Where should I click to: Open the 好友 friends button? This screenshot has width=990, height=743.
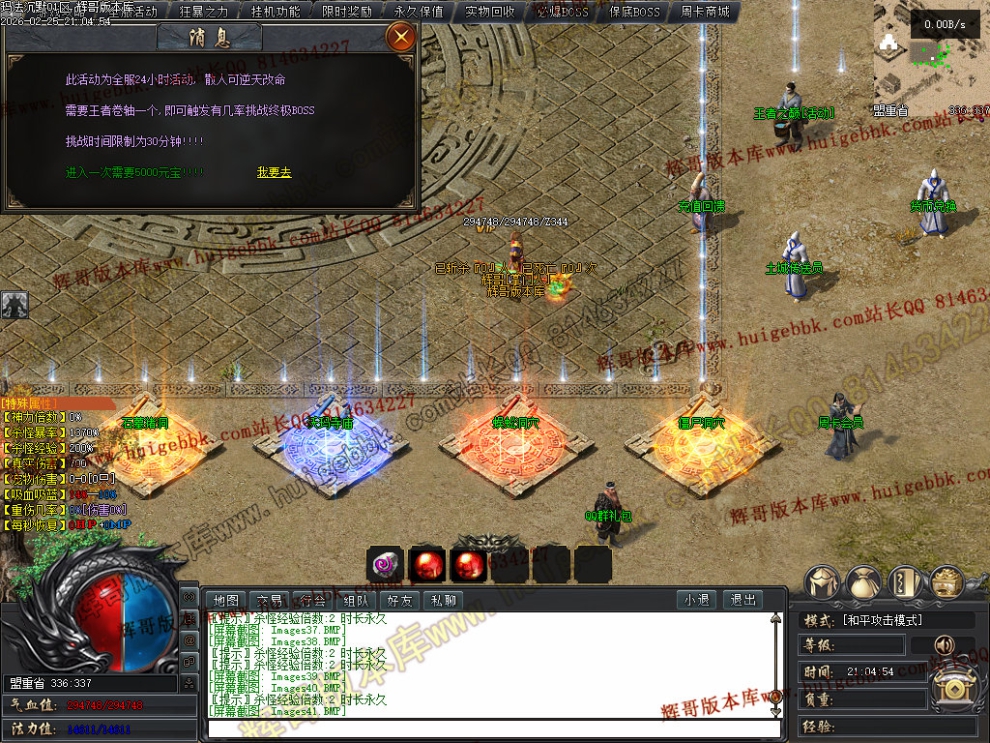tap(399, 601)
